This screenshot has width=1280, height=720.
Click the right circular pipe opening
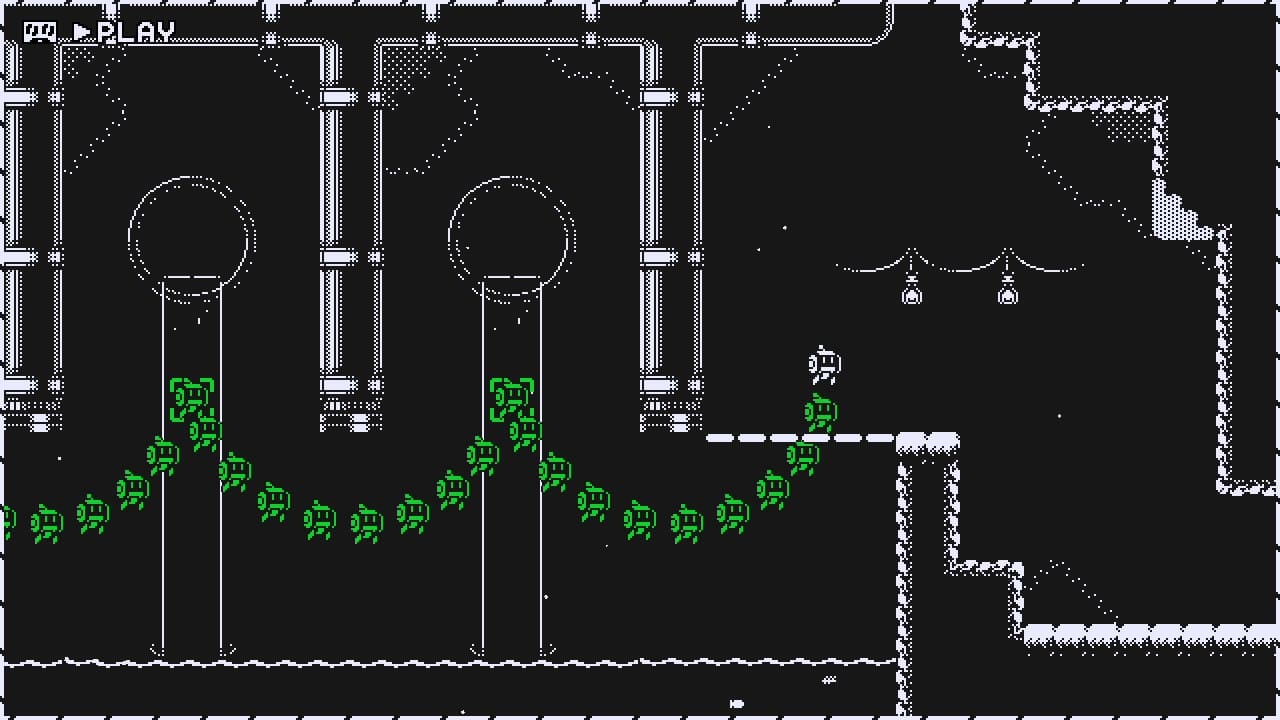509,232
